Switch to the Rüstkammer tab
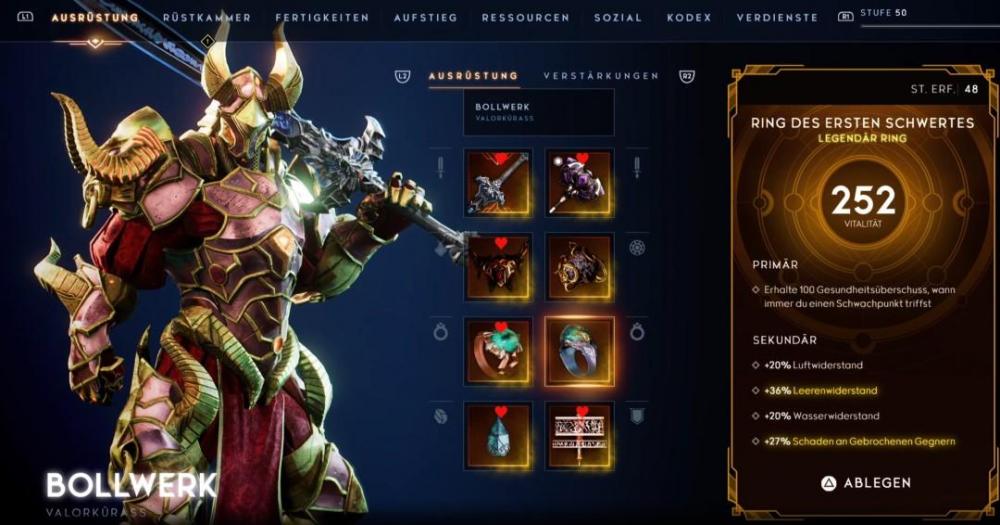This screenshot has height=525, width=1000. (x=206, y=18)
